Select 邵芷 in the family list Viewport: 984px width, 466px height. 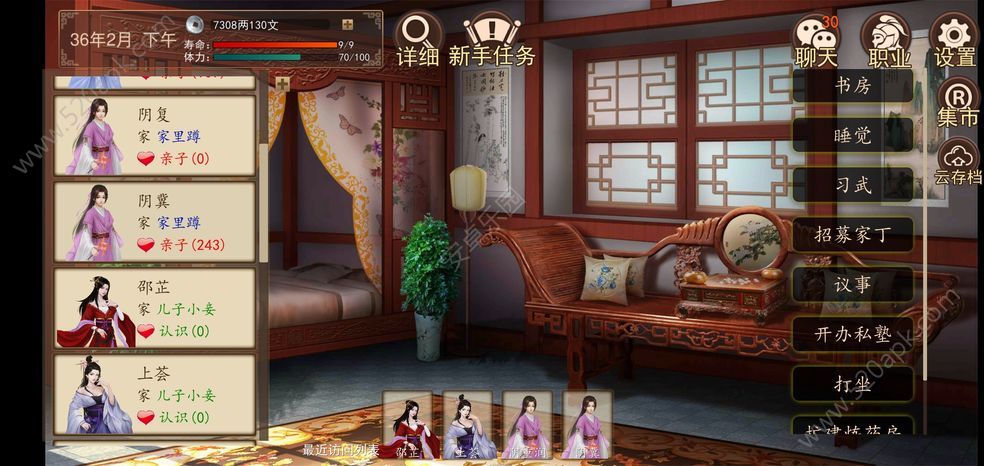tap(155, 308)
